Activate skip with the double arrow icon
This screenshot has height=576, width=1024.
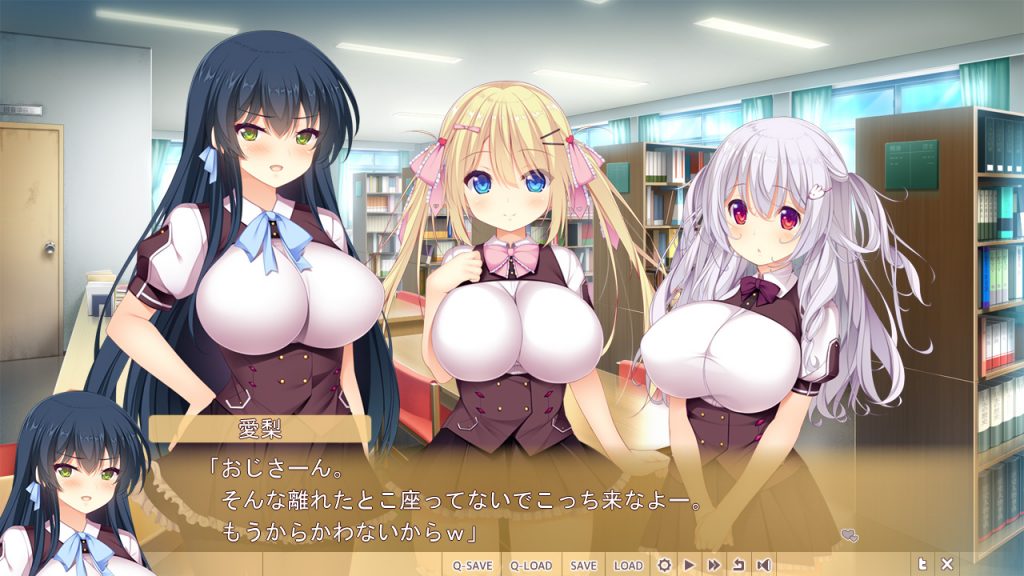(x=714, y=565)
